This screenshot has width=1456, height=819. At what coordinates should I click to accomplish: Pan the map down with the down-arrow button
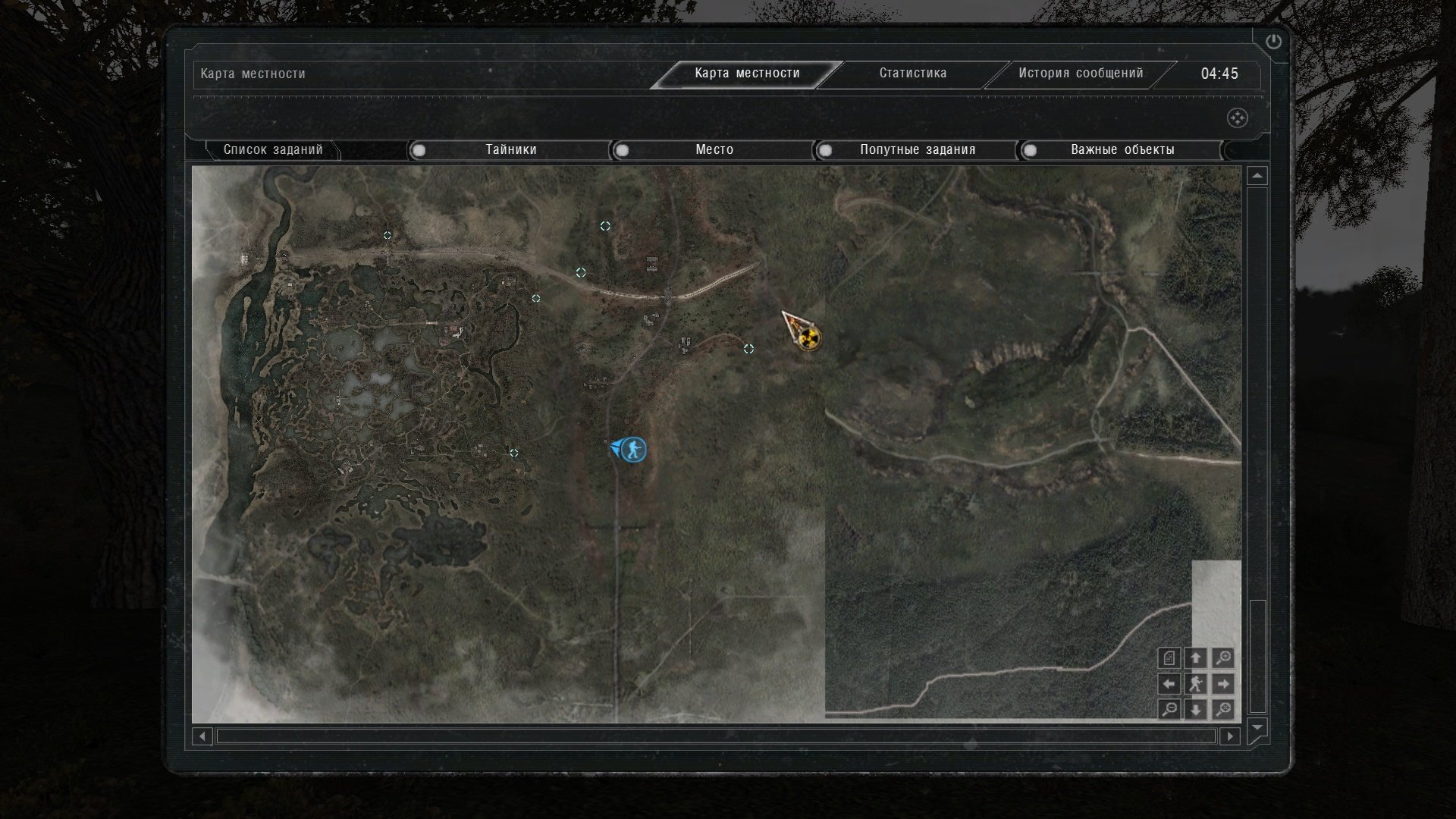(x=1196, y=710)
